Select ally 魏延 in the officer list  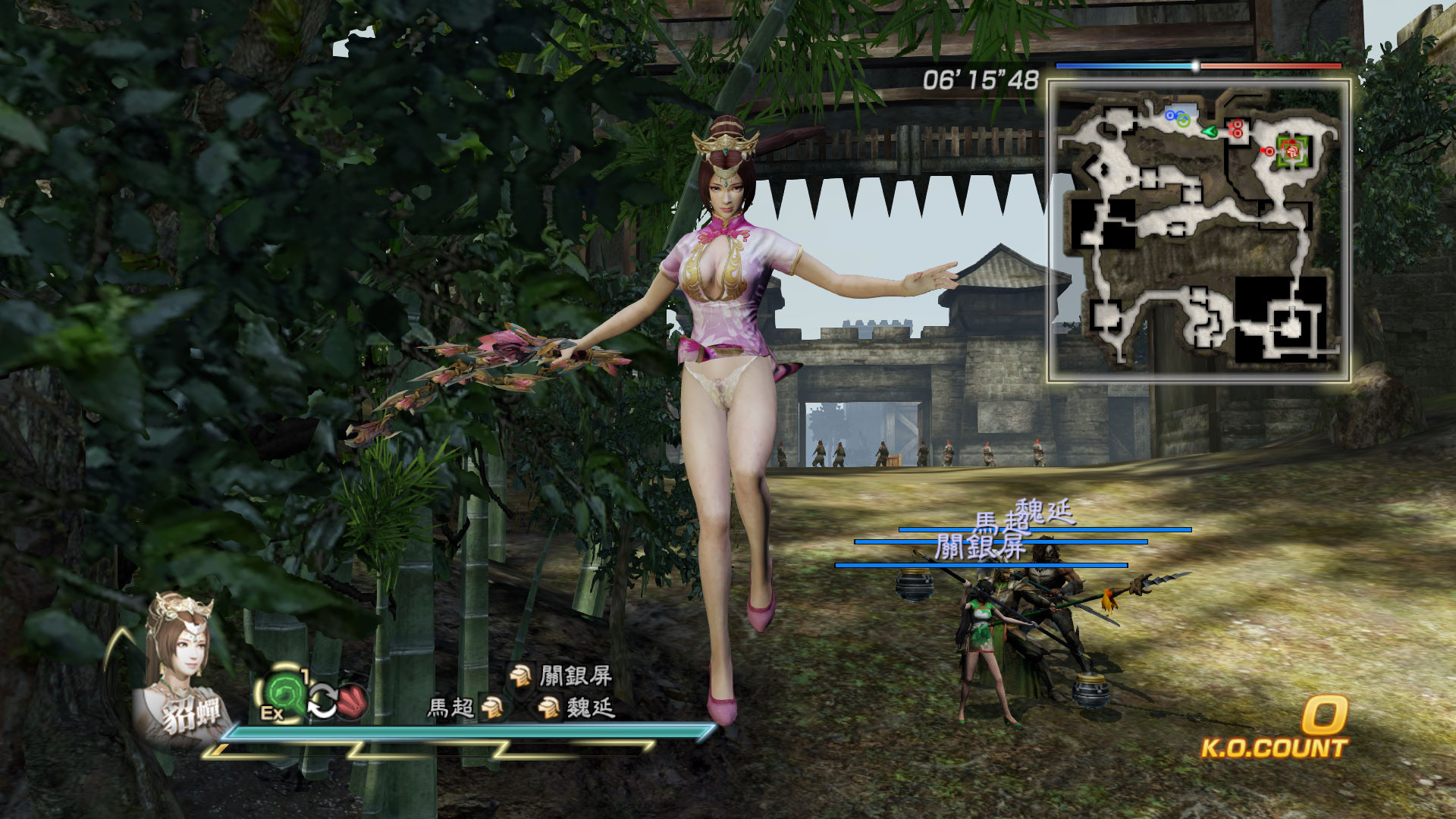click(x=576, y=708)
